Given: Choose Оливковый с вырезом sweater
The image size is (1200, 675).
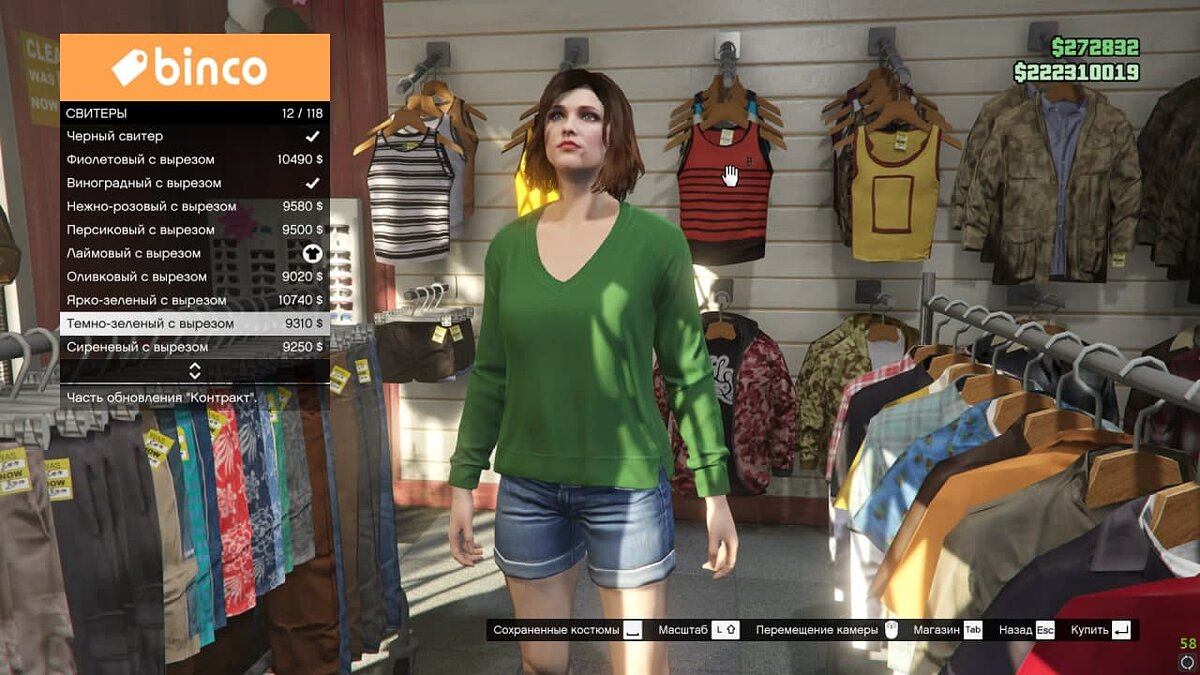Looking at the screenshot, I should tap(194, 277).
